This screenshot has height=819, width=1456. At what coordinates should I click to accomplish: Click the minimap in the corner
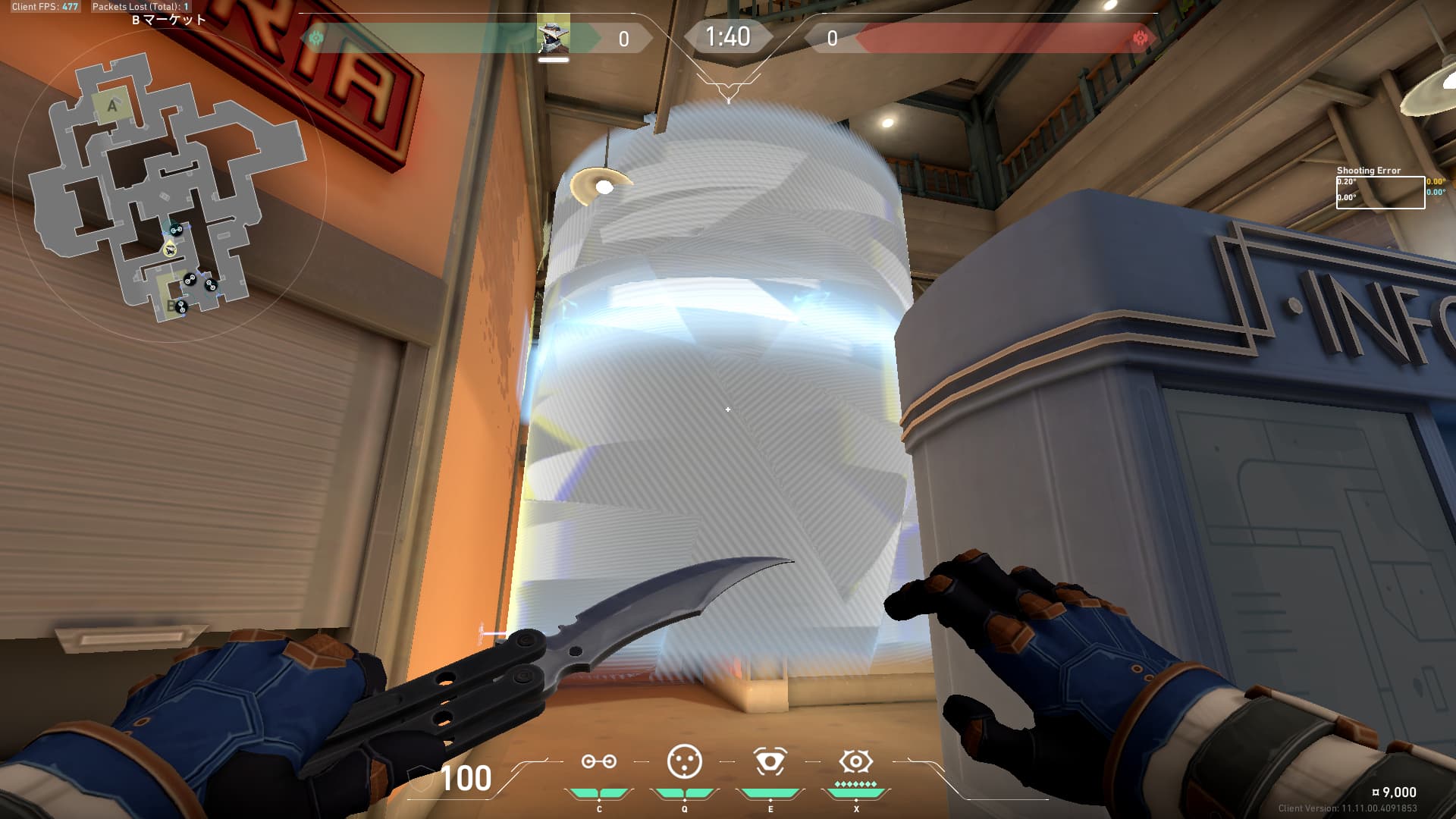coord(168,186)
